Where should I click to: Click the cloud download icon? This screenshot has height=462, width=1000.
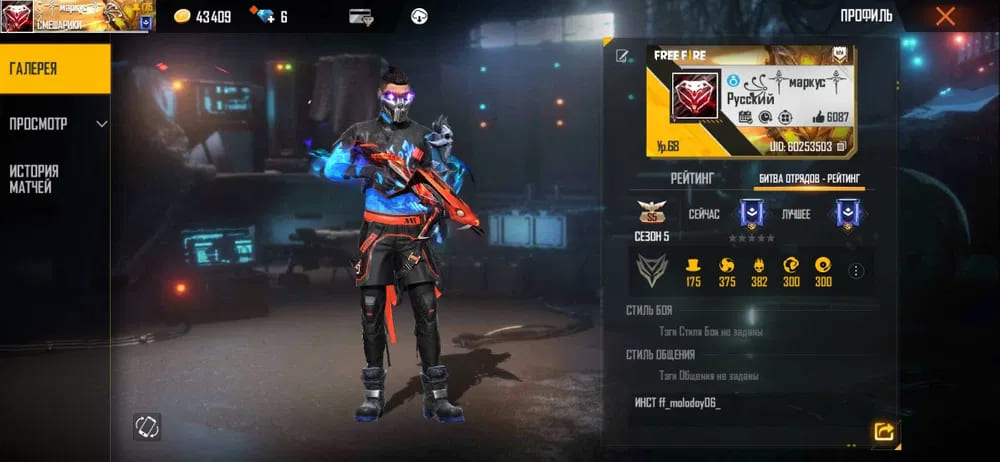click(419, 17)
